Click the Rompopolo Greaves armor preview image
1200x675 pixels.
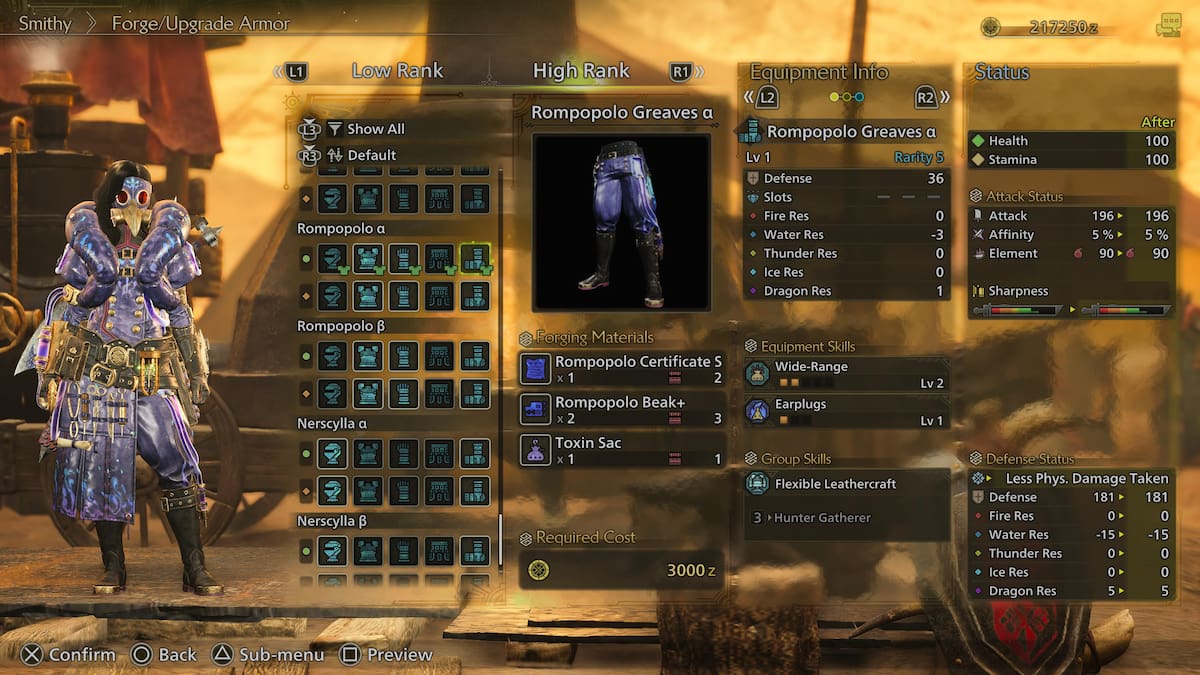coord(621,221)
